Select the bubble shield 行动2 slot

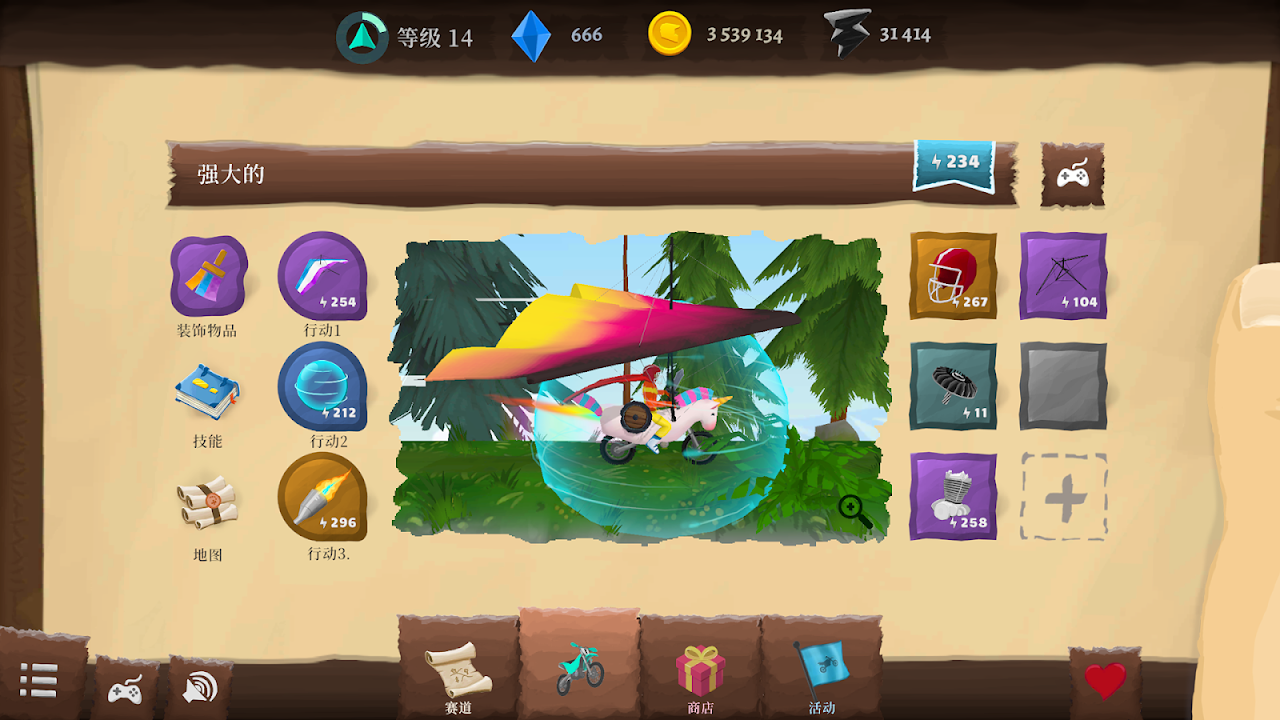[x=322, y=387]
